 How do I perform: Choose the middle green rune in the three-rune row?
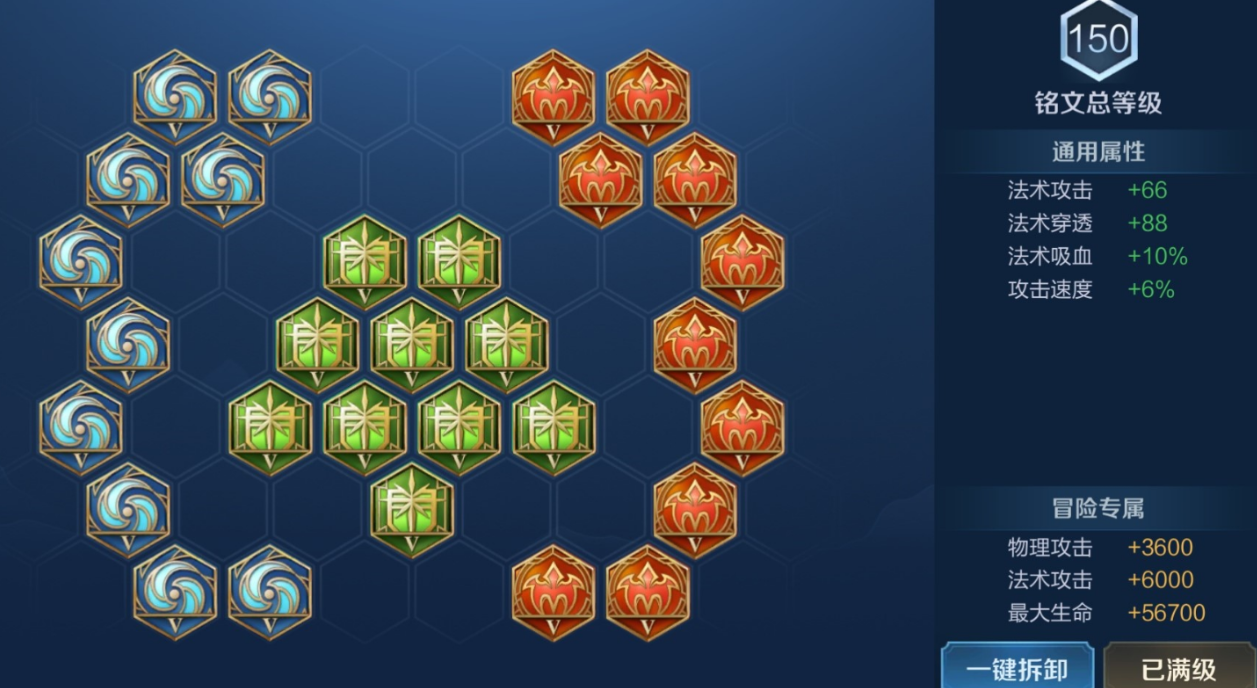411,344
